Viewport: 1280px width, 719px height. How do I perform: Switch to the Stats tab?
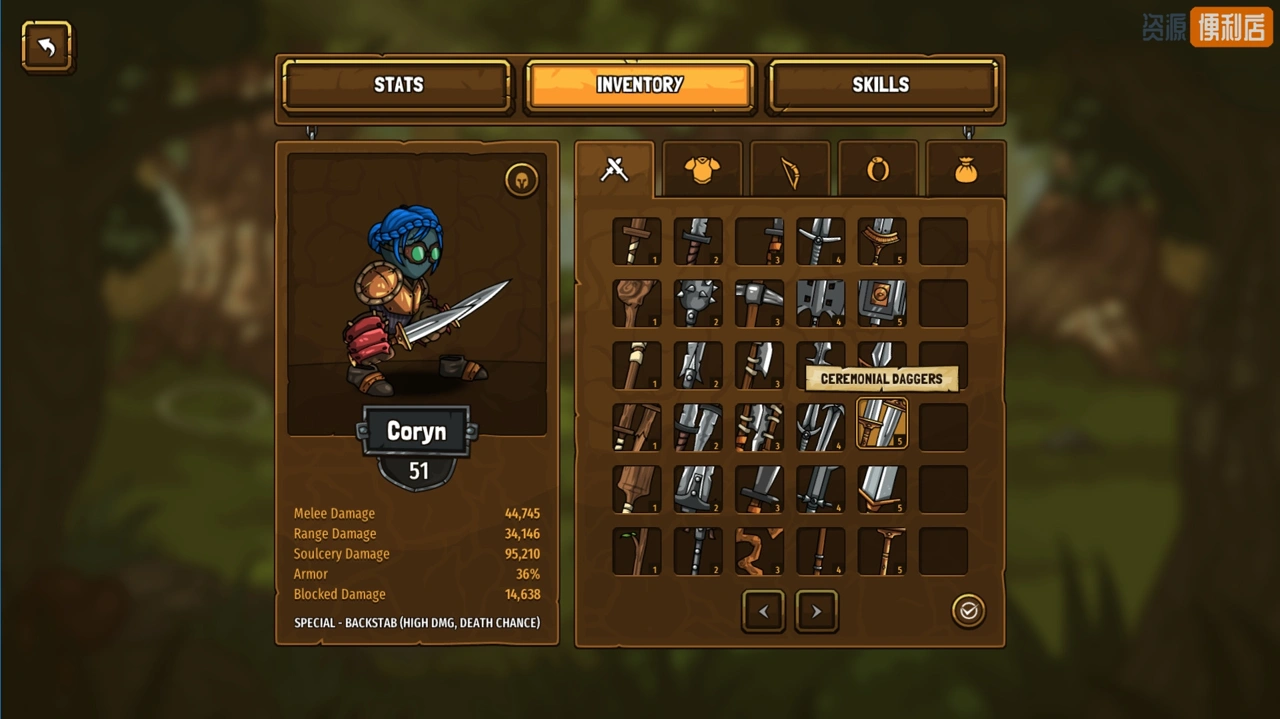point(398,85)
